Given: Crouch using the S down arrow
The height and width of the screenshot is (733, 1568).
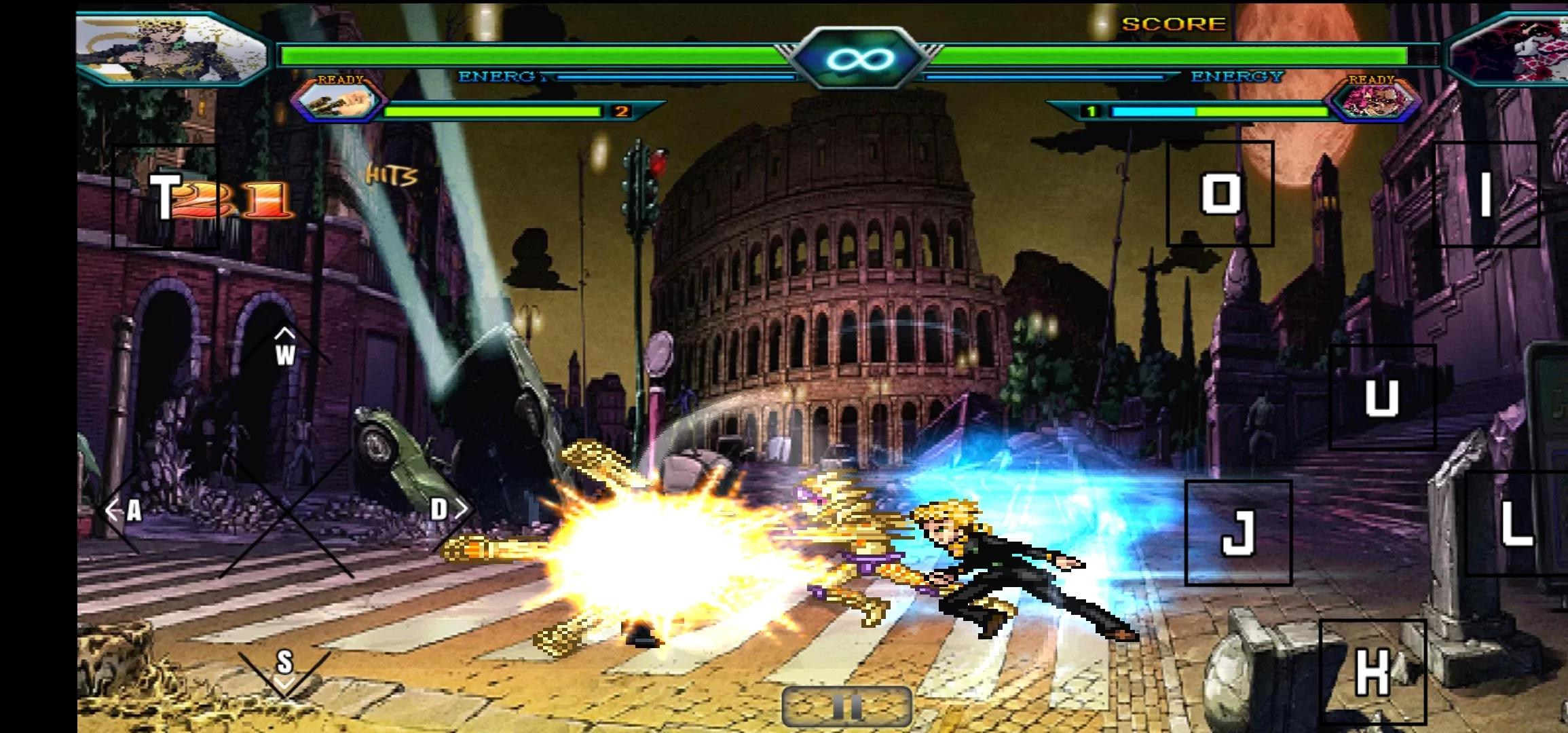Looking at the screenshot, I should pos(284,667).
